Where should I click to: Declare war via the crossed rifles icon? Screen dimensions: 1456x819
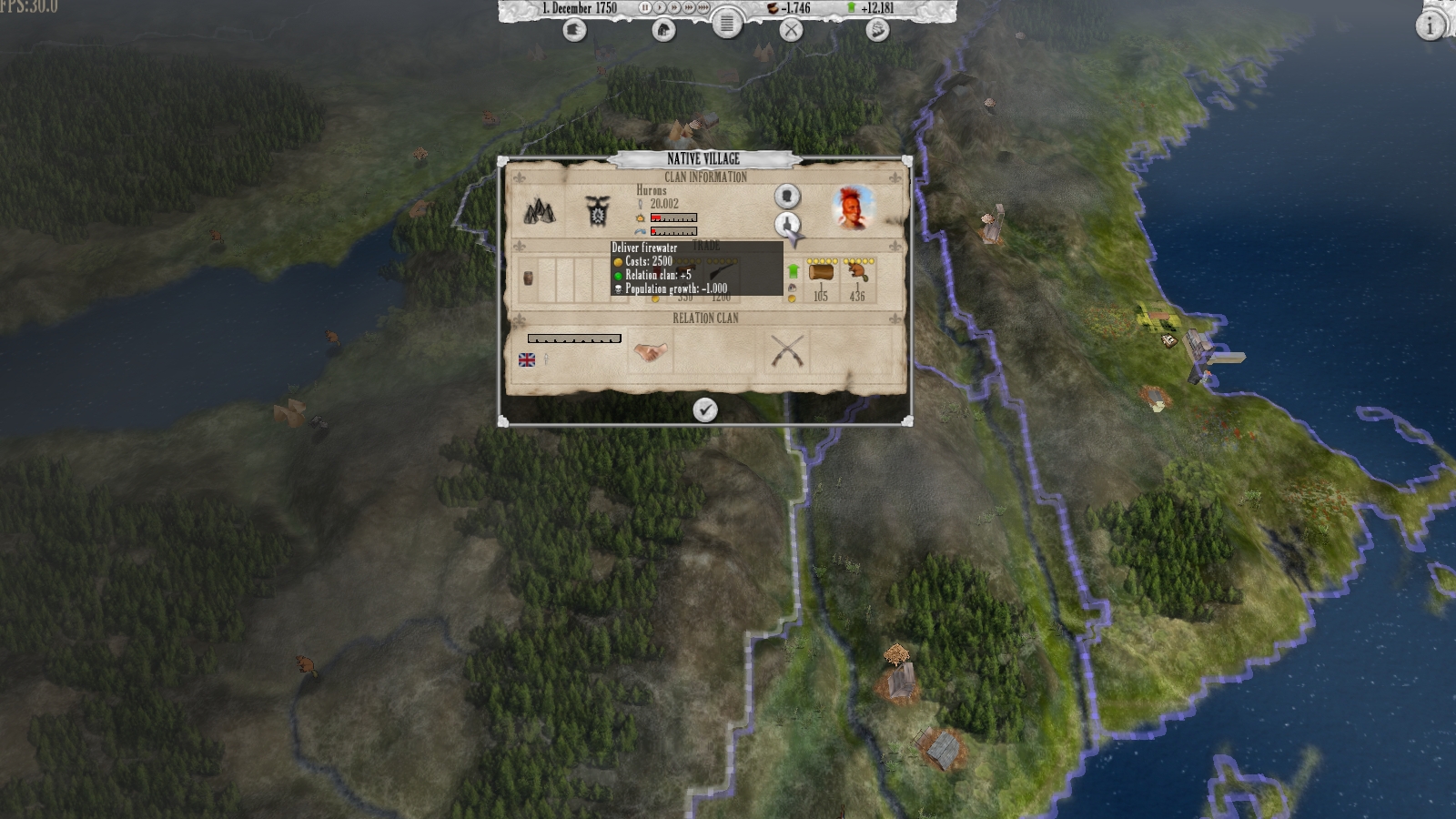[x=787, y=349]
